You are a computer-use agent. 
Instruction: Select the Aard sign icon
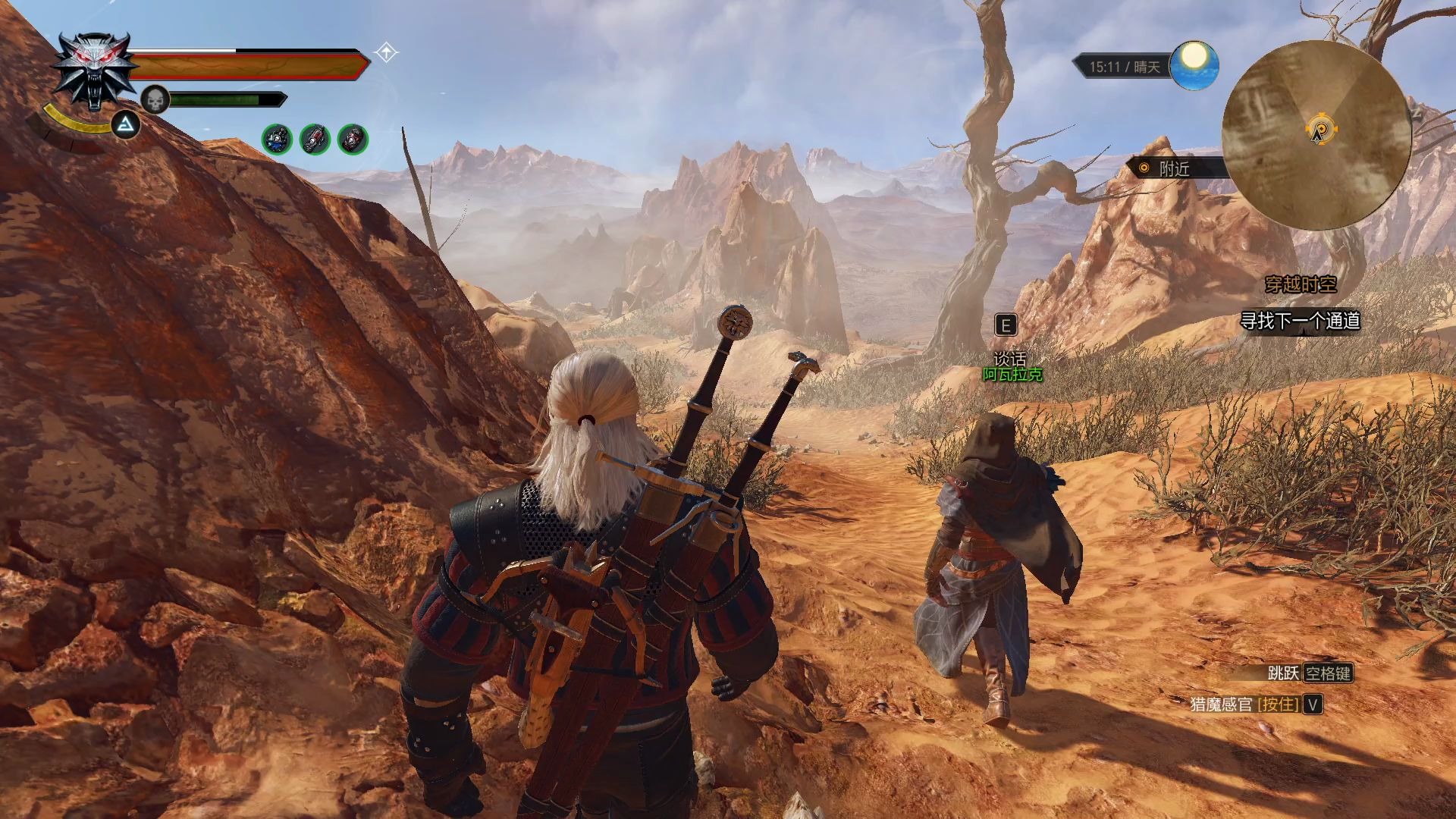[x=126, y=125]
